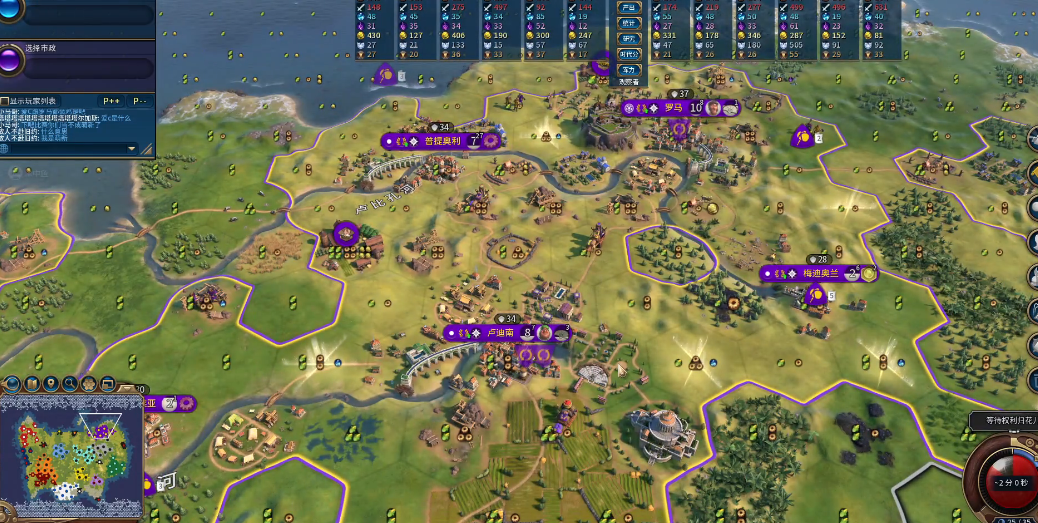Screen dimensions: 1038x523
Task: Toggle the 显示玩家列表 checkbox
Action: (x=6, y=100)
